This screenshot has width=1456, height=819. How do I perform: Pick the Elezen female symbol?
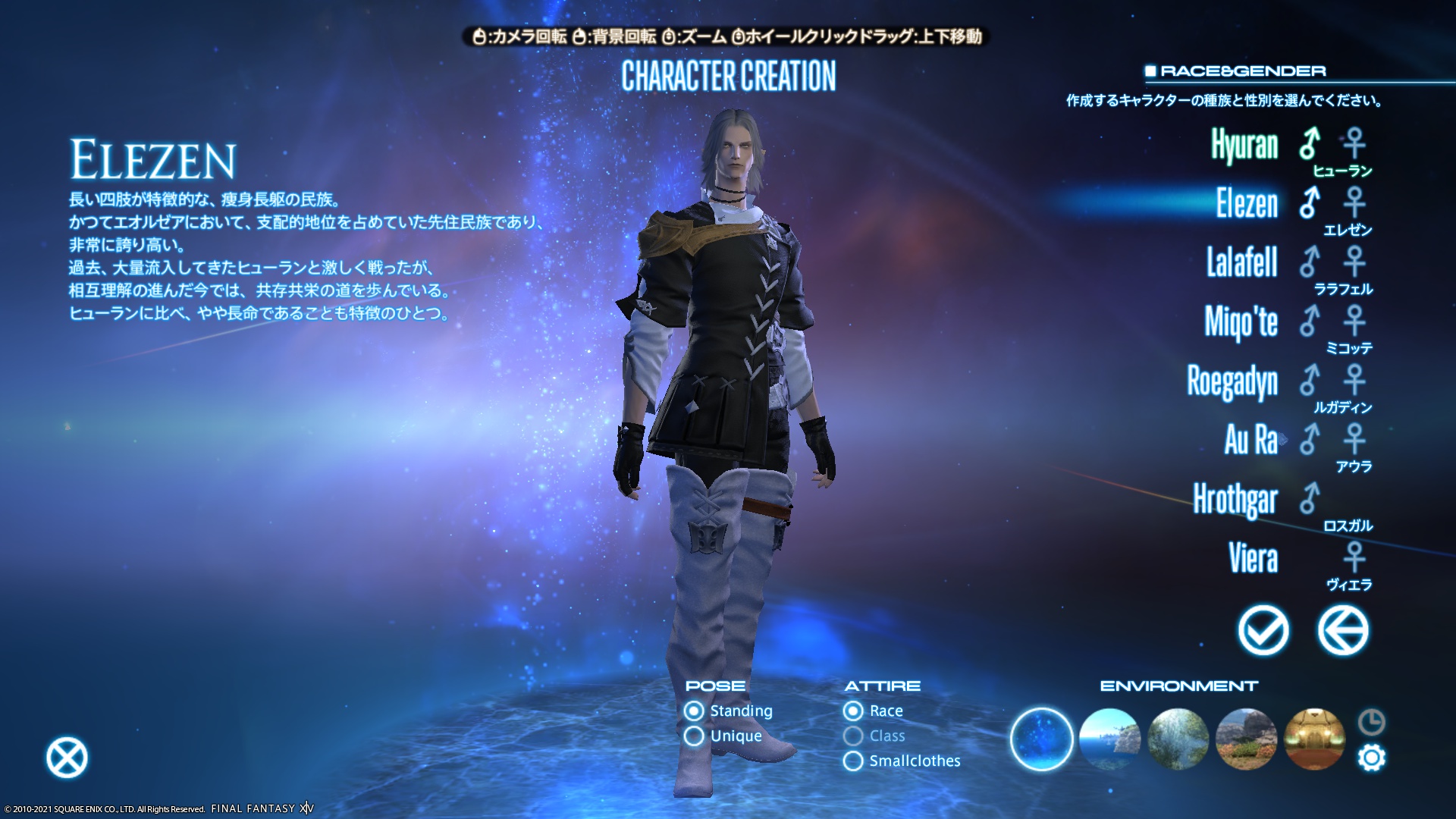tap(1354, 202)
